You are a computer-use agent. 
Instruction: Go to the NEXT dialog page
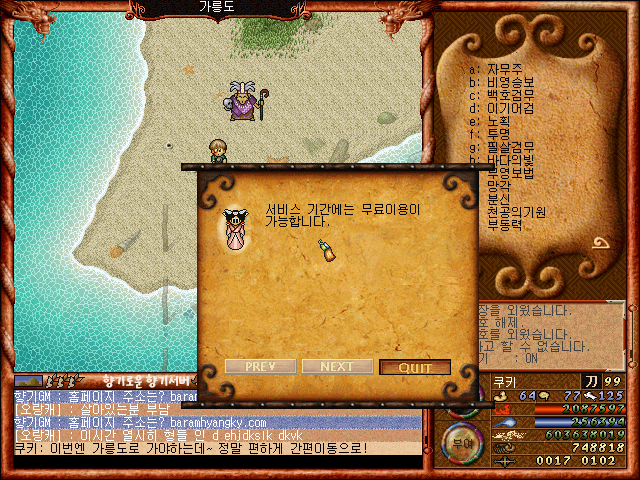[x=337, y=367]
